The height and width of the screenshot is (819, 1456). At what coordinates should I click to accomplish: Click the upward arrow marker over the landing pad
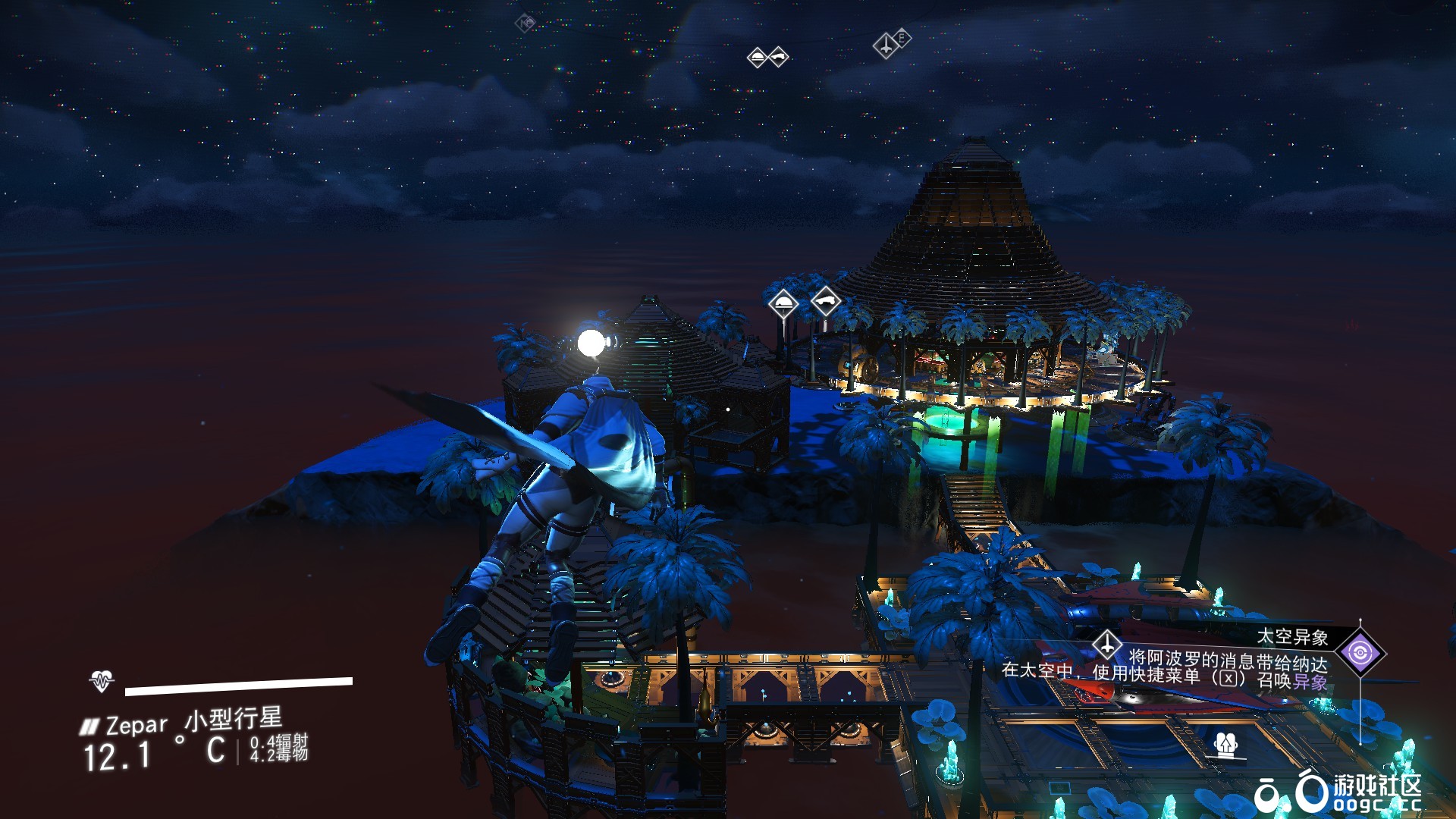pyautogui.click(x=1226, y=744)
